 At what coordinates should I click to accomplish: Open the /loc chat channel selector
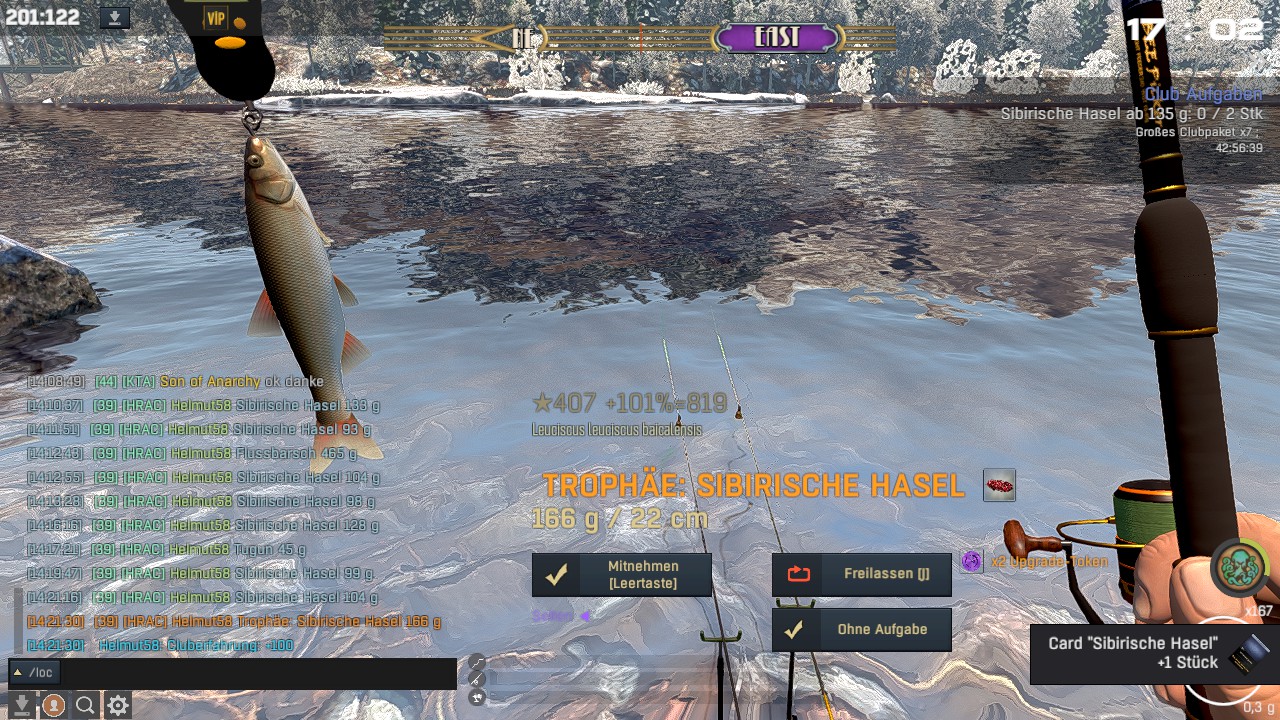coord(34,673)
